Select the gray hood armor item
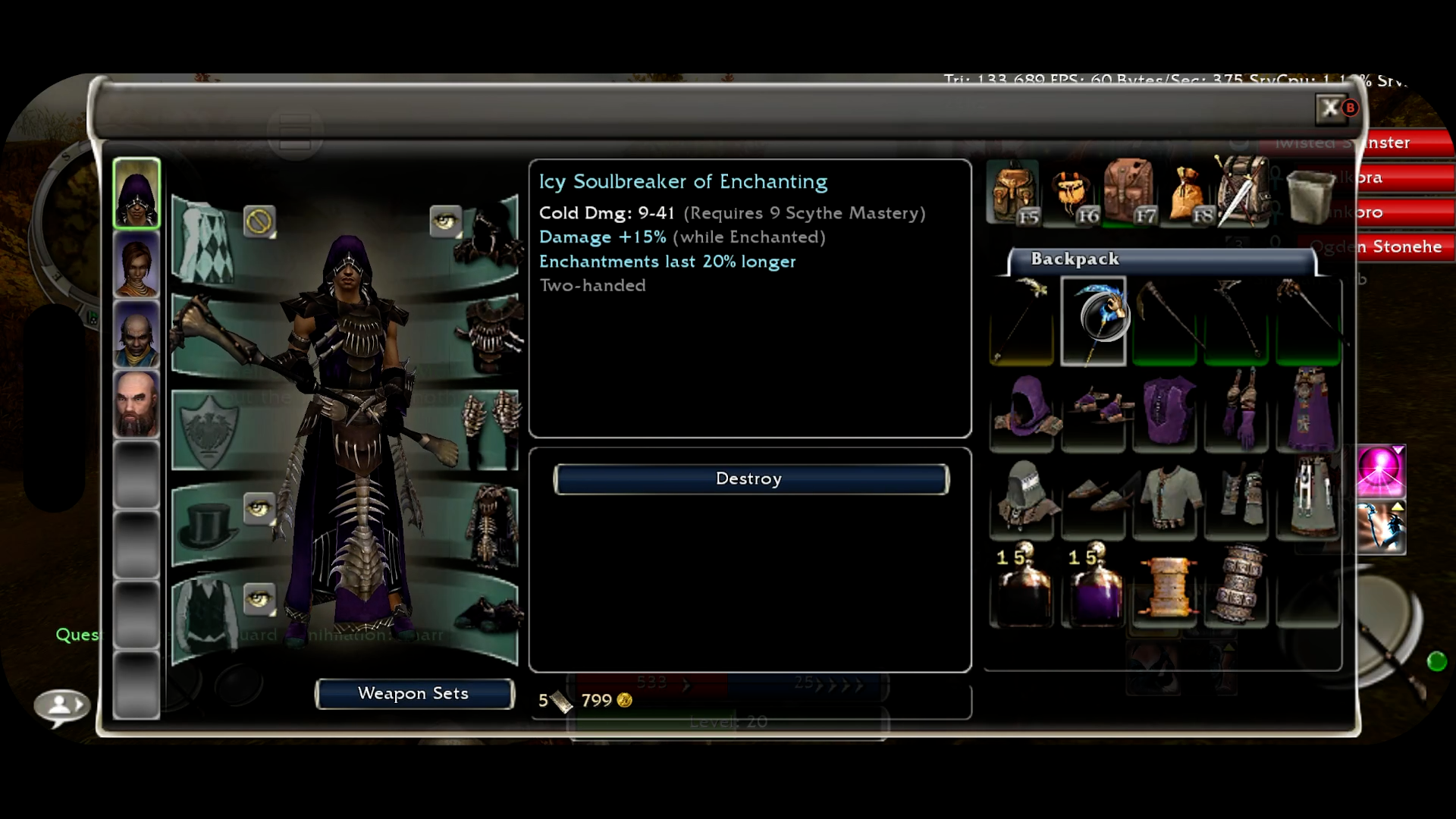The height and width of the screenshot is (819, 1456). pos(1021,497)
